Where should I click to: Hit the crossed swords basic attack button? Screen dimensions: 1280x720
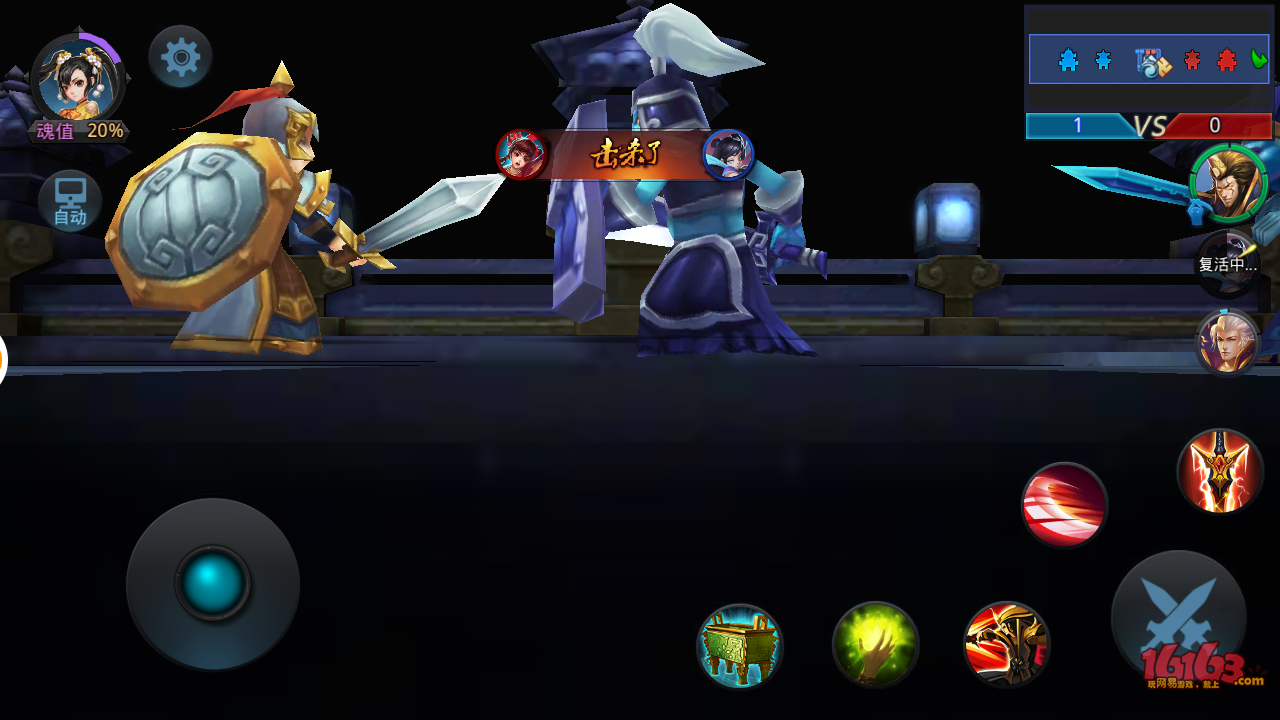[1179, 615]
